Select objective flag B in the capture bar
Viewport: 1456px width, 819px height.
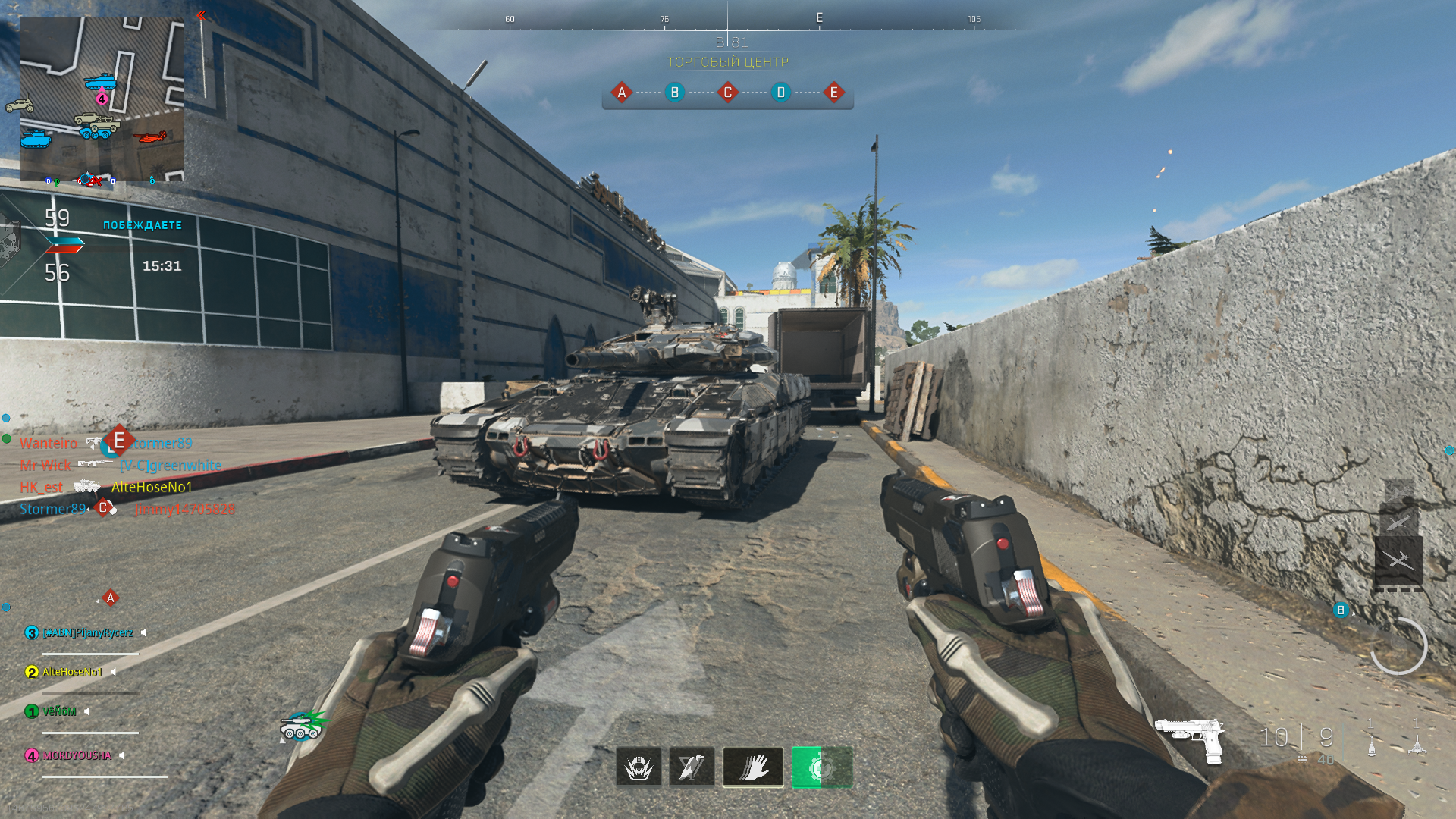(674, 93)
